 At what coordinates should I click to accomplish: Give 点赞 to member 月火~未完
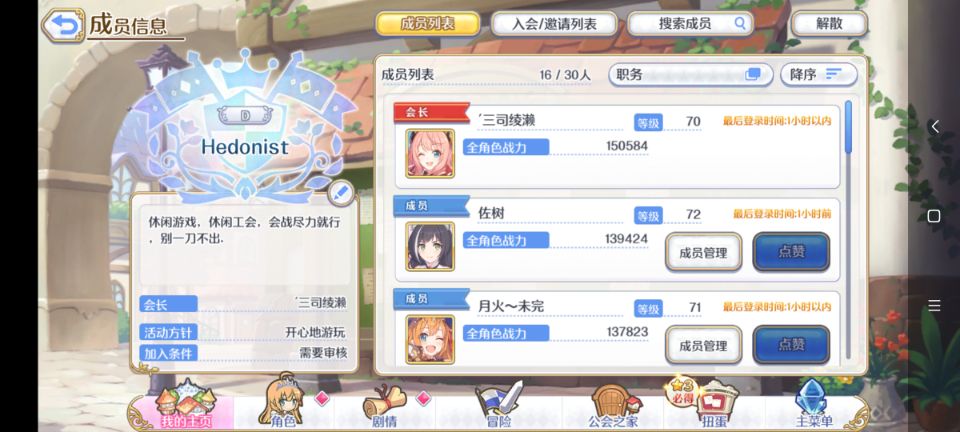[x=791, y=345]
